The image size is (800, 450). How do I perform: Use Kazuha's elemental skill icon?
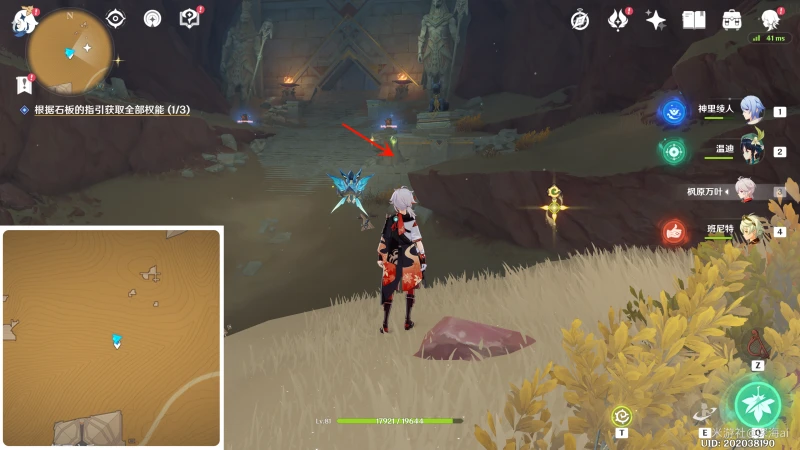click(705, 412)
